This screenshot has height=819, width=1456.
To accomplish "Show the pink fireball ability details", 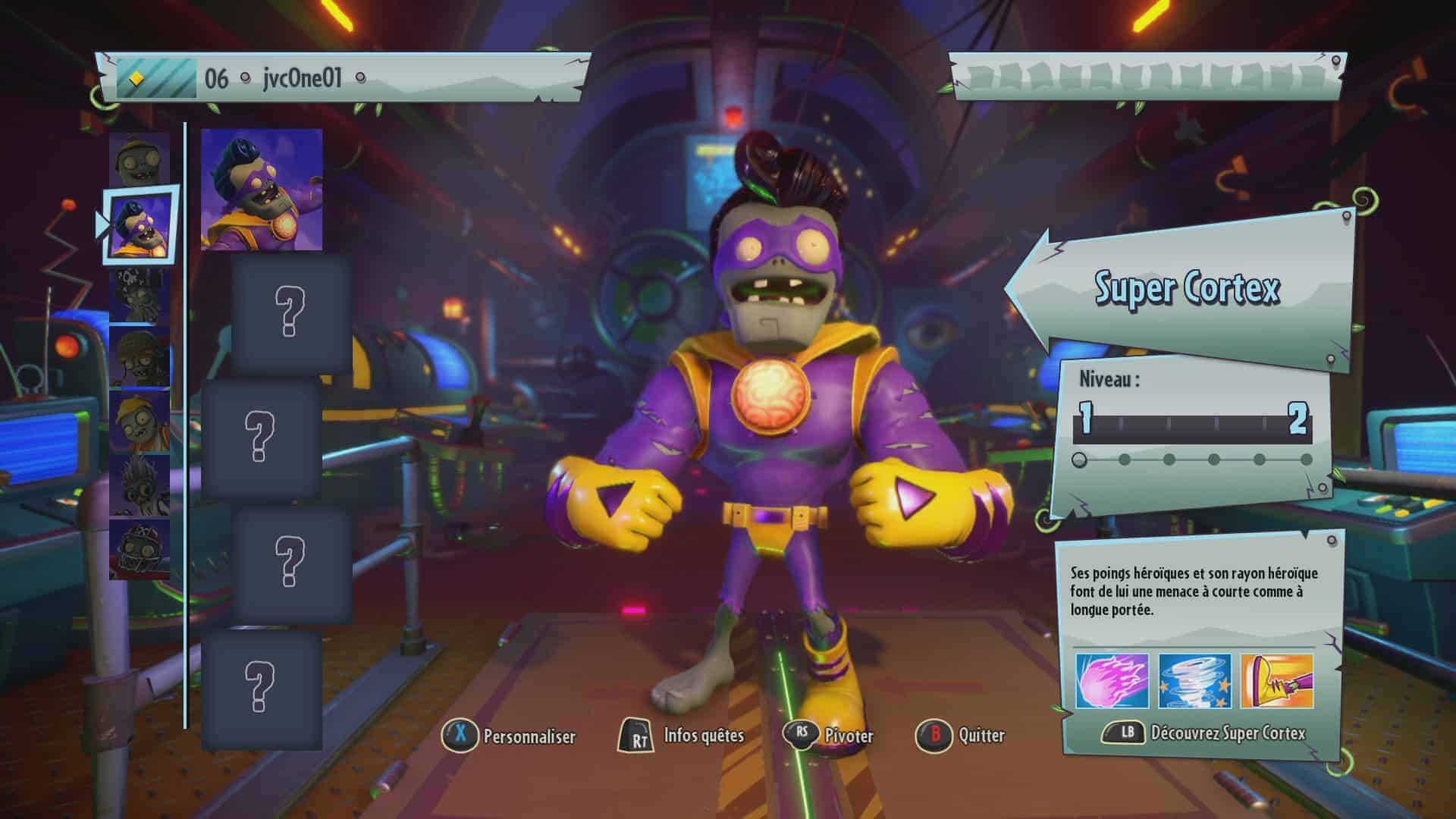I will coord(1112,681).
